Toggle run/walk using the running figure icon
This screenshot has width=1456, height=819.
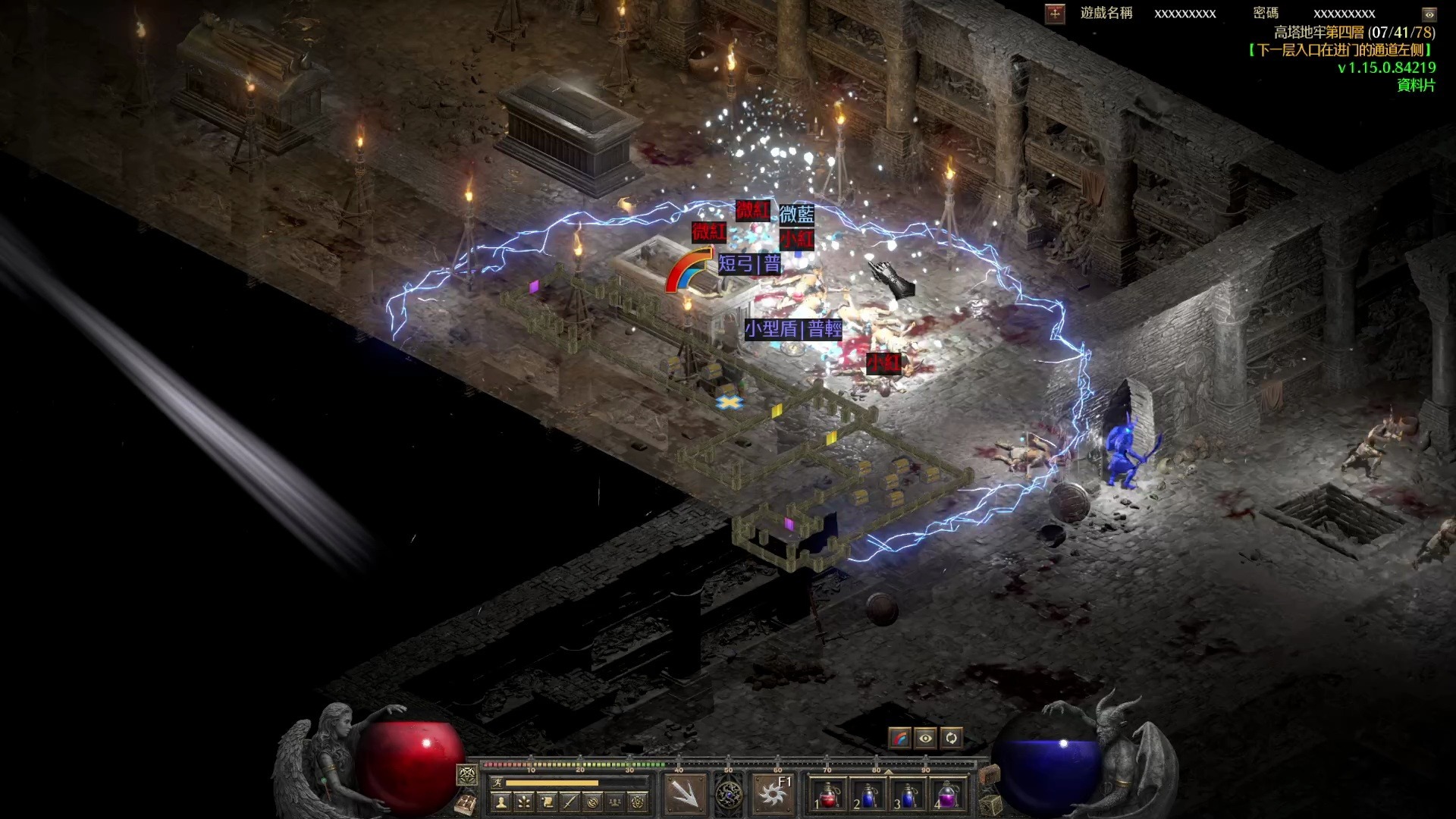click(497, 783)
